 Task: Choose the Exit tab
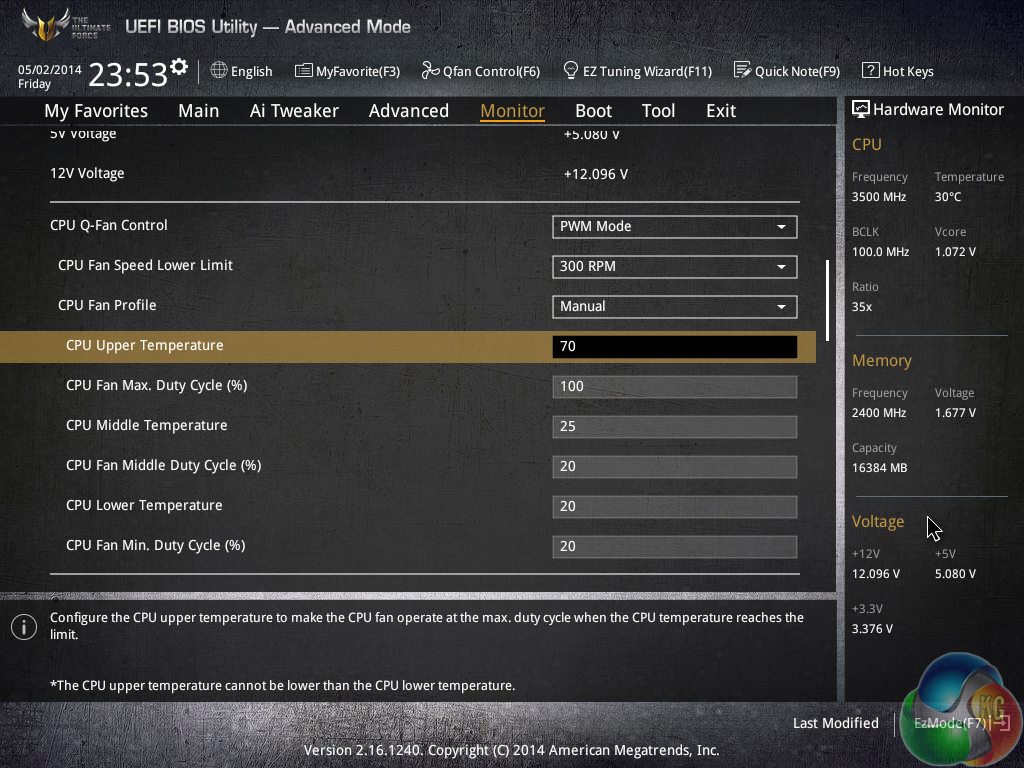click(720, 111)
